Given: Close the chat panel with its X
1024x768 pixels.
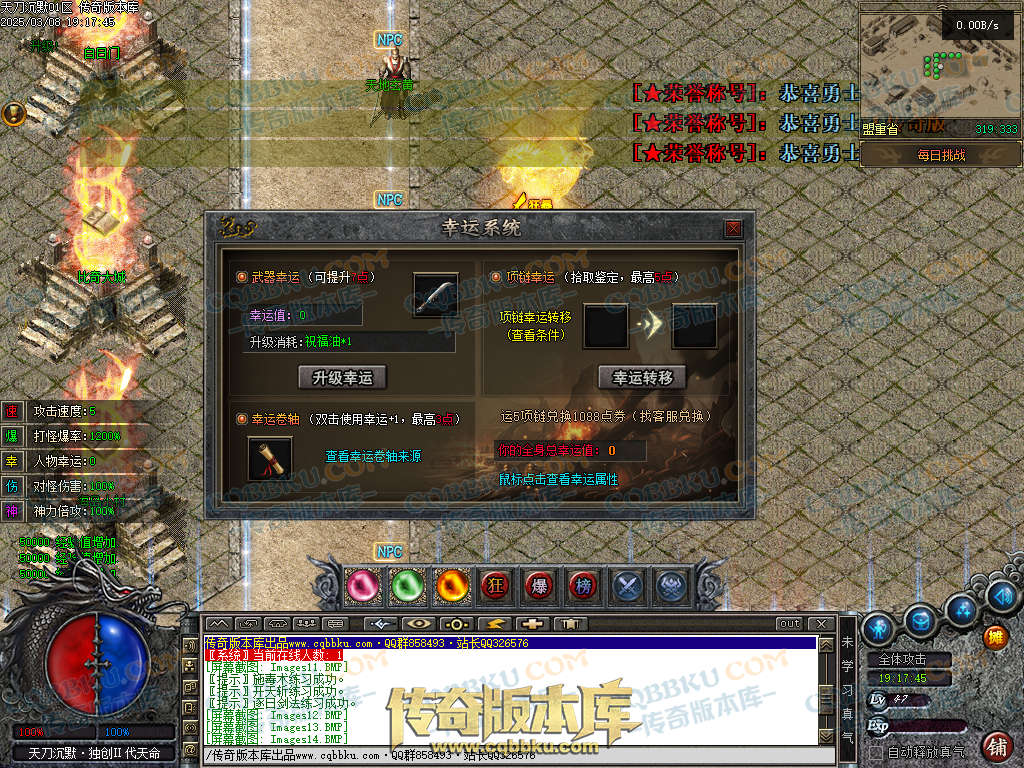Looking at the screenshot, I should (x=821, y=624).
